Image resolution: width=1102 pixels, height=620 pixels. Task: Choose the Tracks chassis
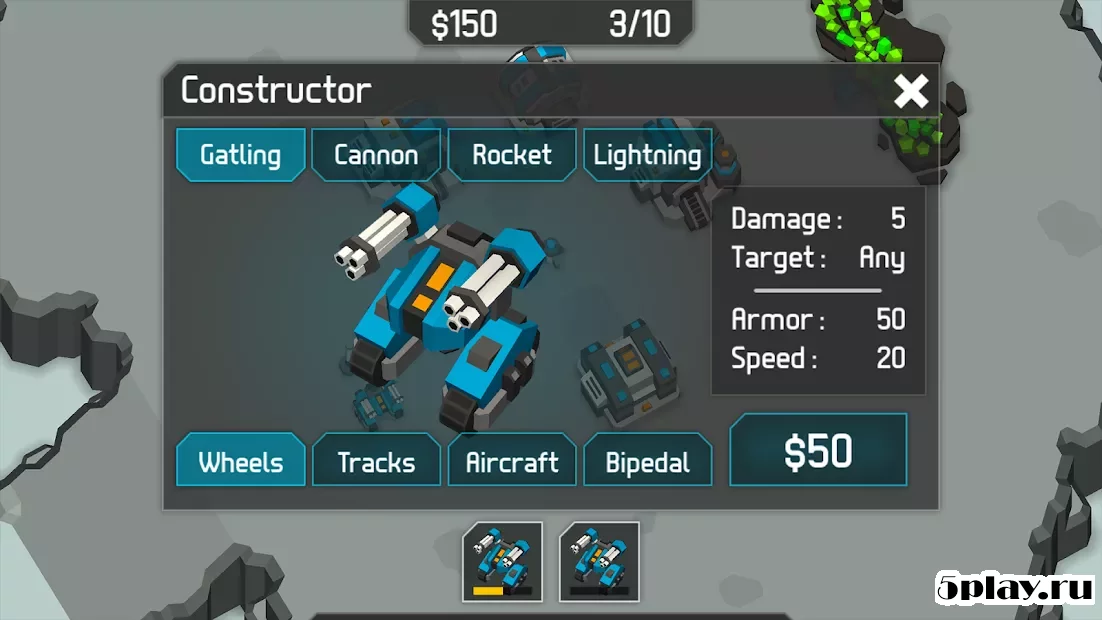tap(376, 462)
